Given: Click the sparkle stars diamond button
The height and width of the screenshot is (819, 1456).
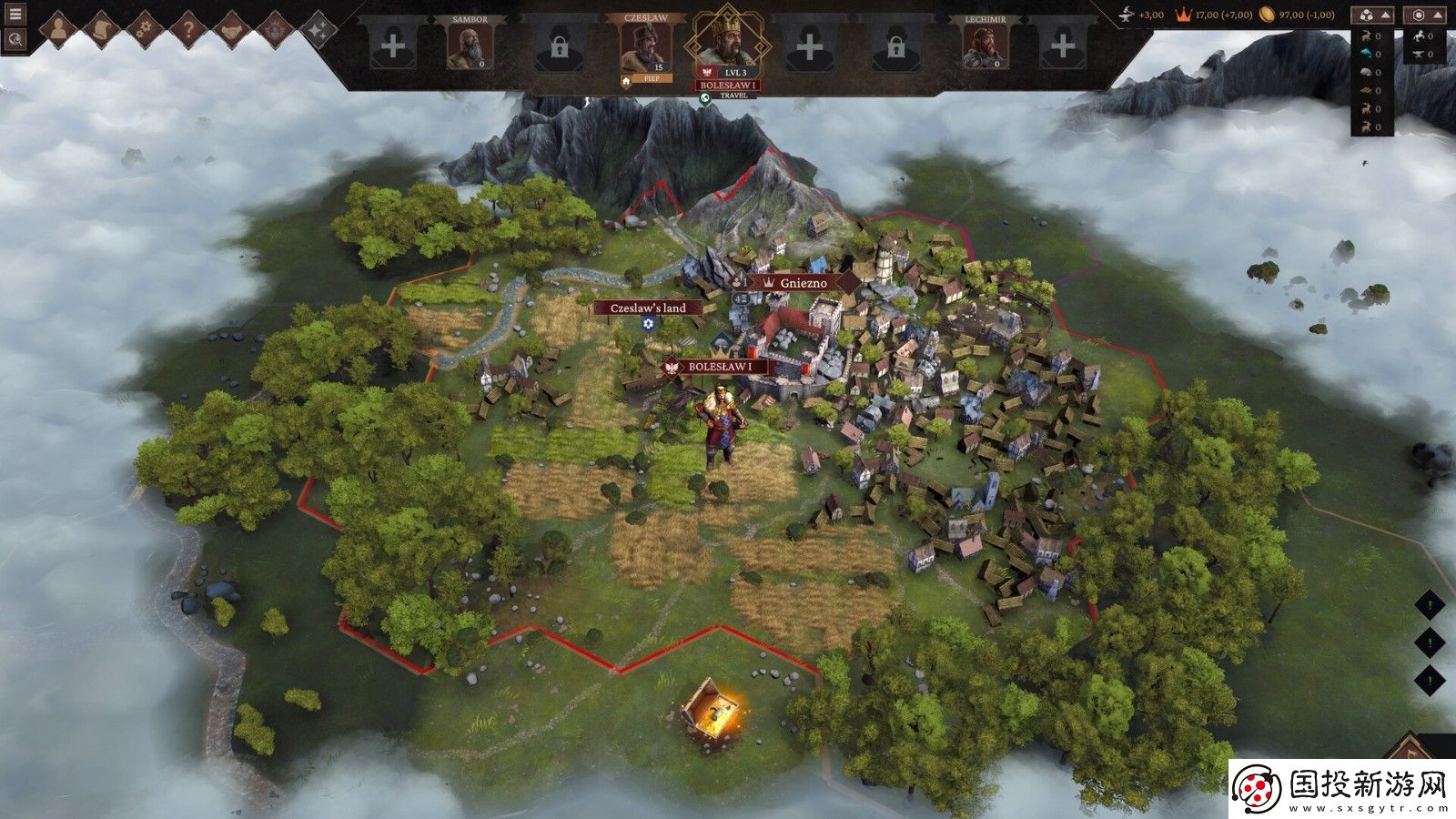Looking at the screenshot, I should tap(318, 30).
